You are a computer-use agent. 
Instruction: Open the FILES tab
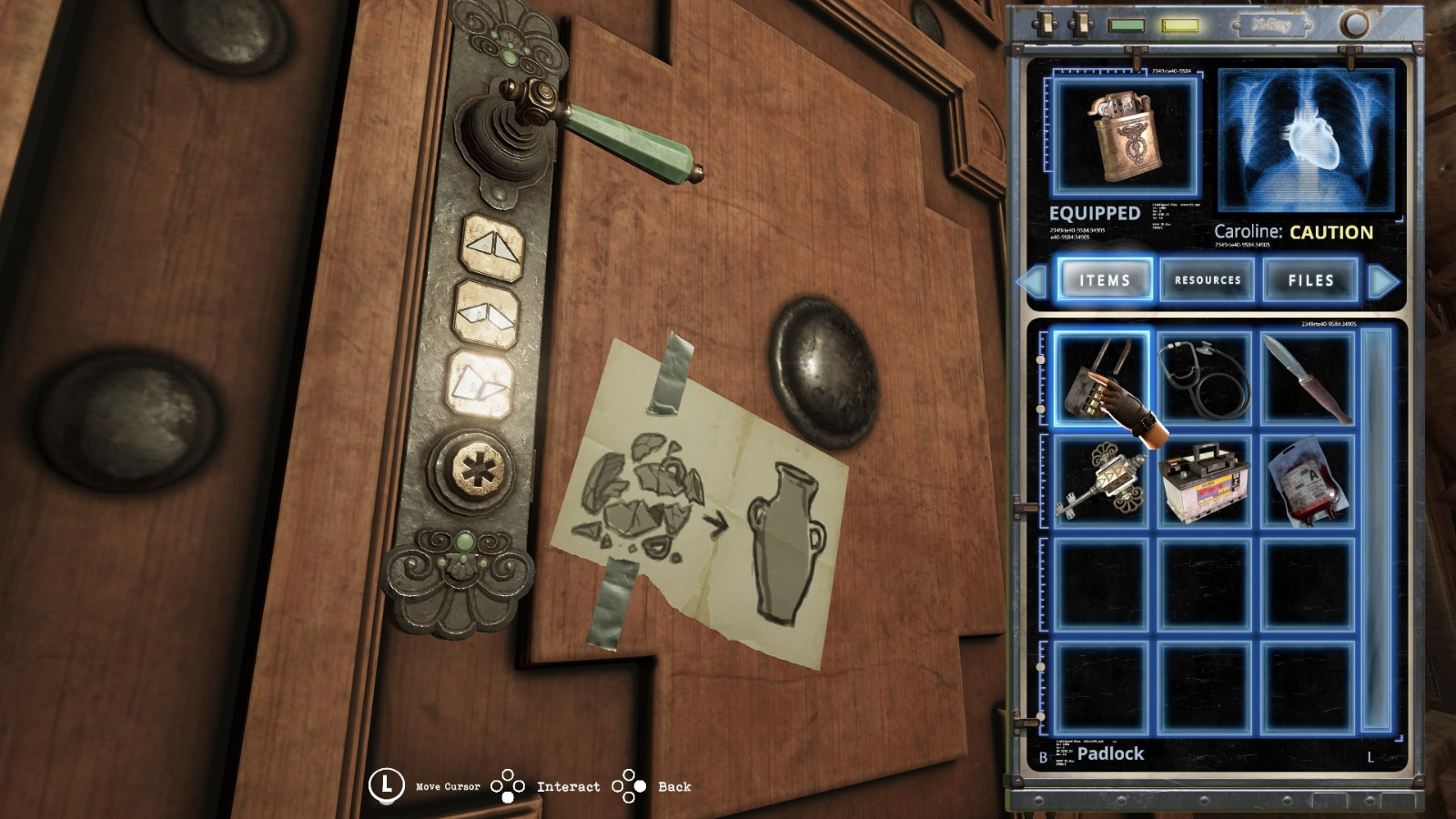pyautogui.click(x=1310, y=280)
